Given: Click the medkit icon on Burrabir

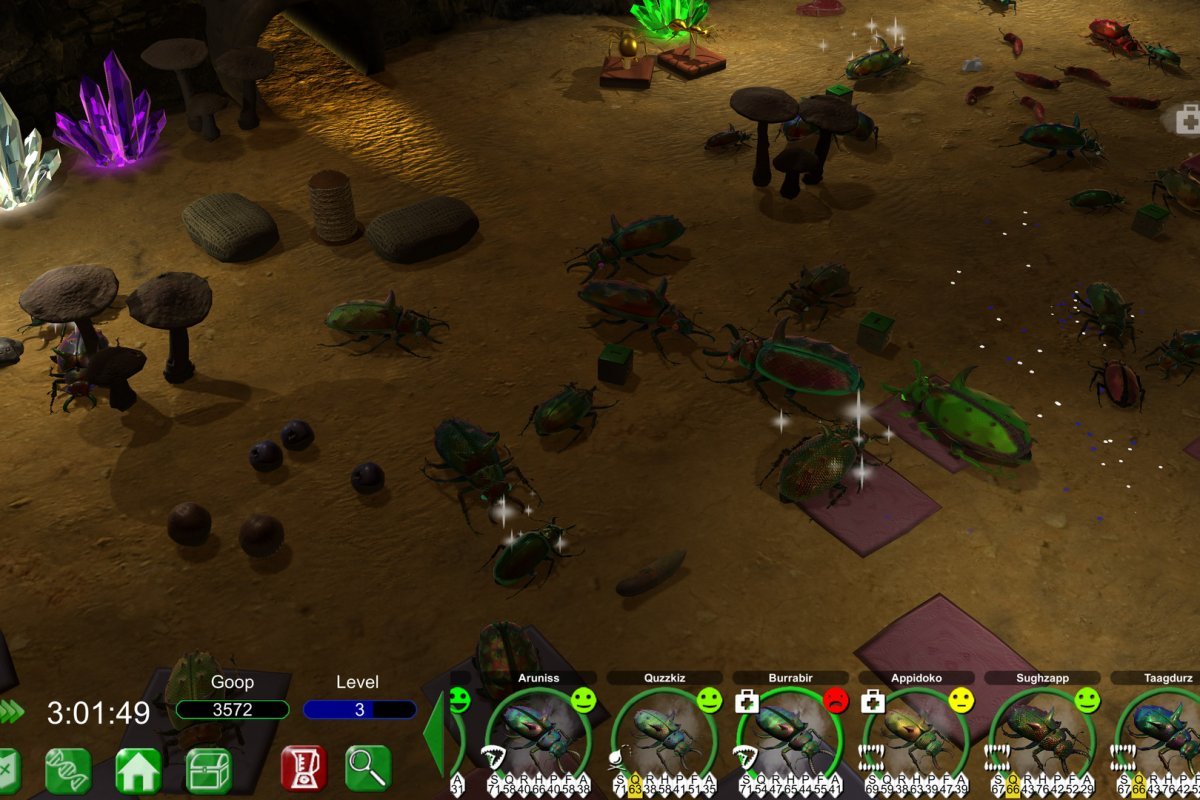Looking at the screenshot, I should point(747,701).
